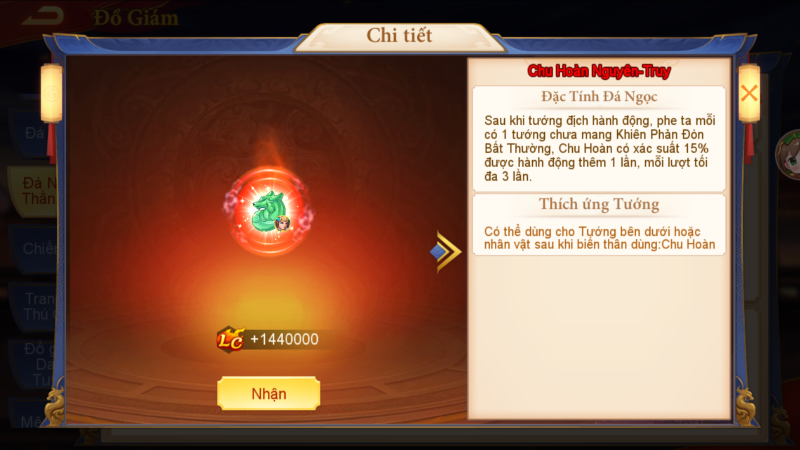Click the golden double-arrow expander
The width and height of the screenshot is (800, 450).
tap(447, 252)
